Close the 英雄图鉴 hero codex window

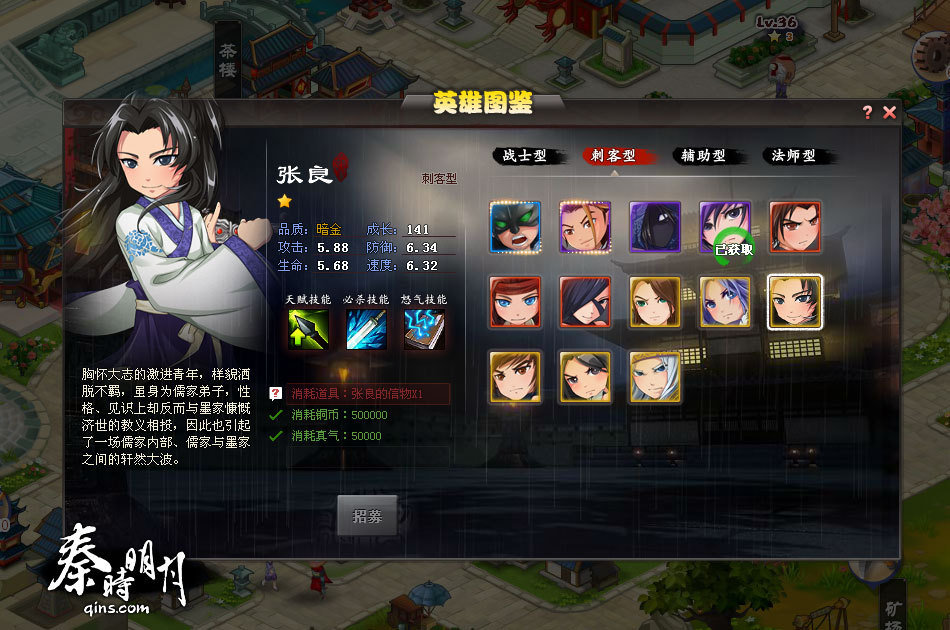(x=889, y=113)
